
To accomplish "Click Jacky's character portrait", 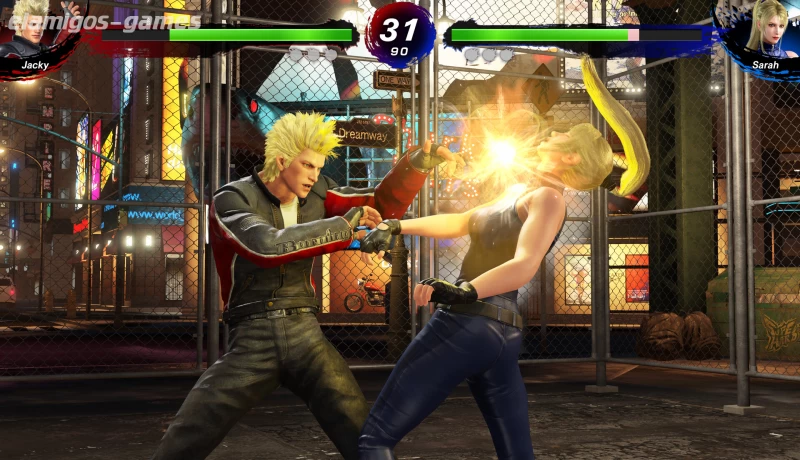I will (x=32, y=30).
